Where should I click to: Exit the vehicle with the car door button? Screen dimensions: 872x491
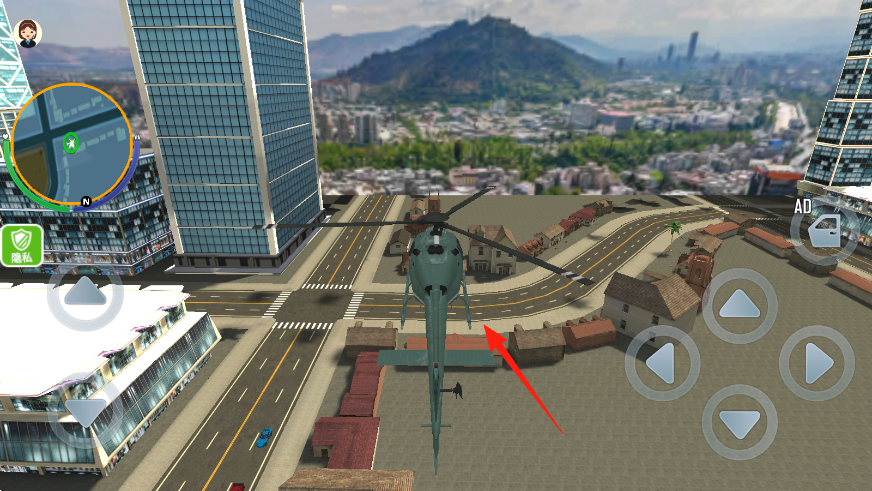tap(826, 234)
